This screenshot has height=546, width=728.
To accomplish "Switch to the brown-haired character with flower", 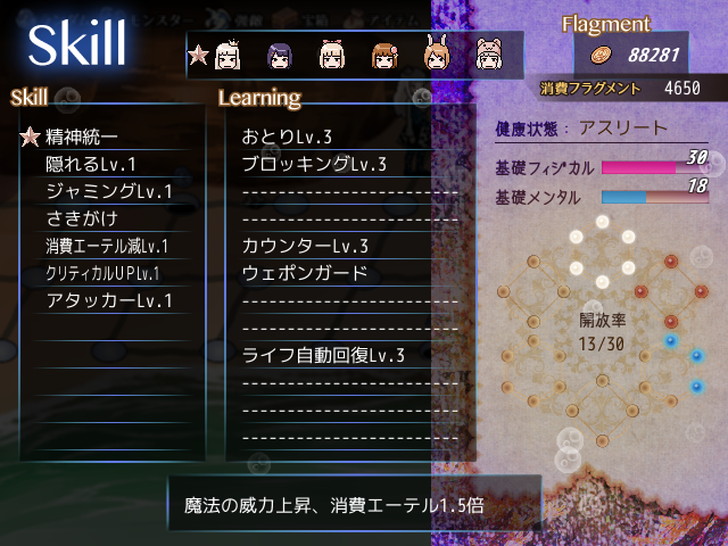I will [385, 55].
